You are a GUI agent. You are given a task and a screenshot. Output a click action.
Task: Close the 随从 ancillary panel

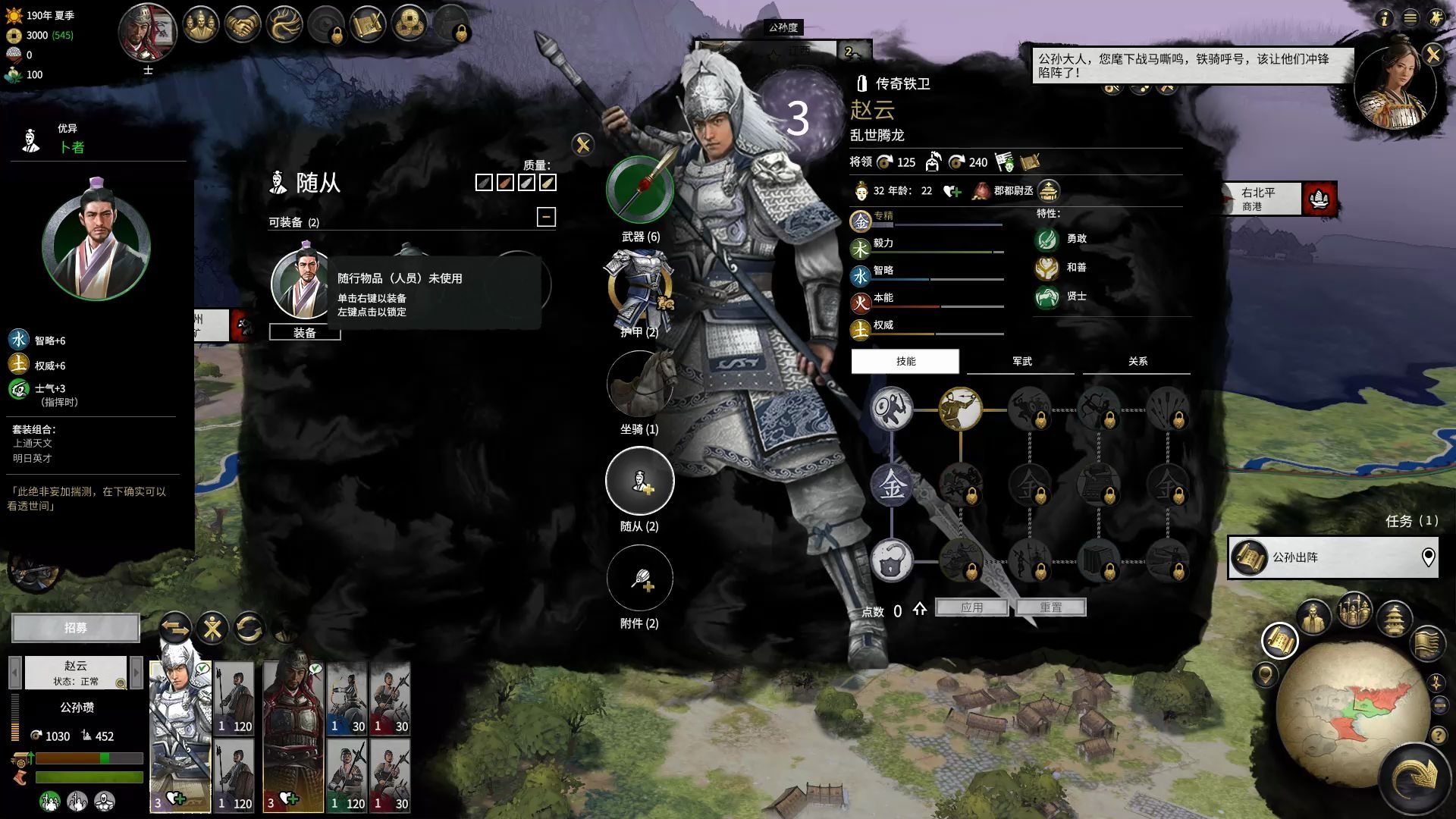pos(582,144)
